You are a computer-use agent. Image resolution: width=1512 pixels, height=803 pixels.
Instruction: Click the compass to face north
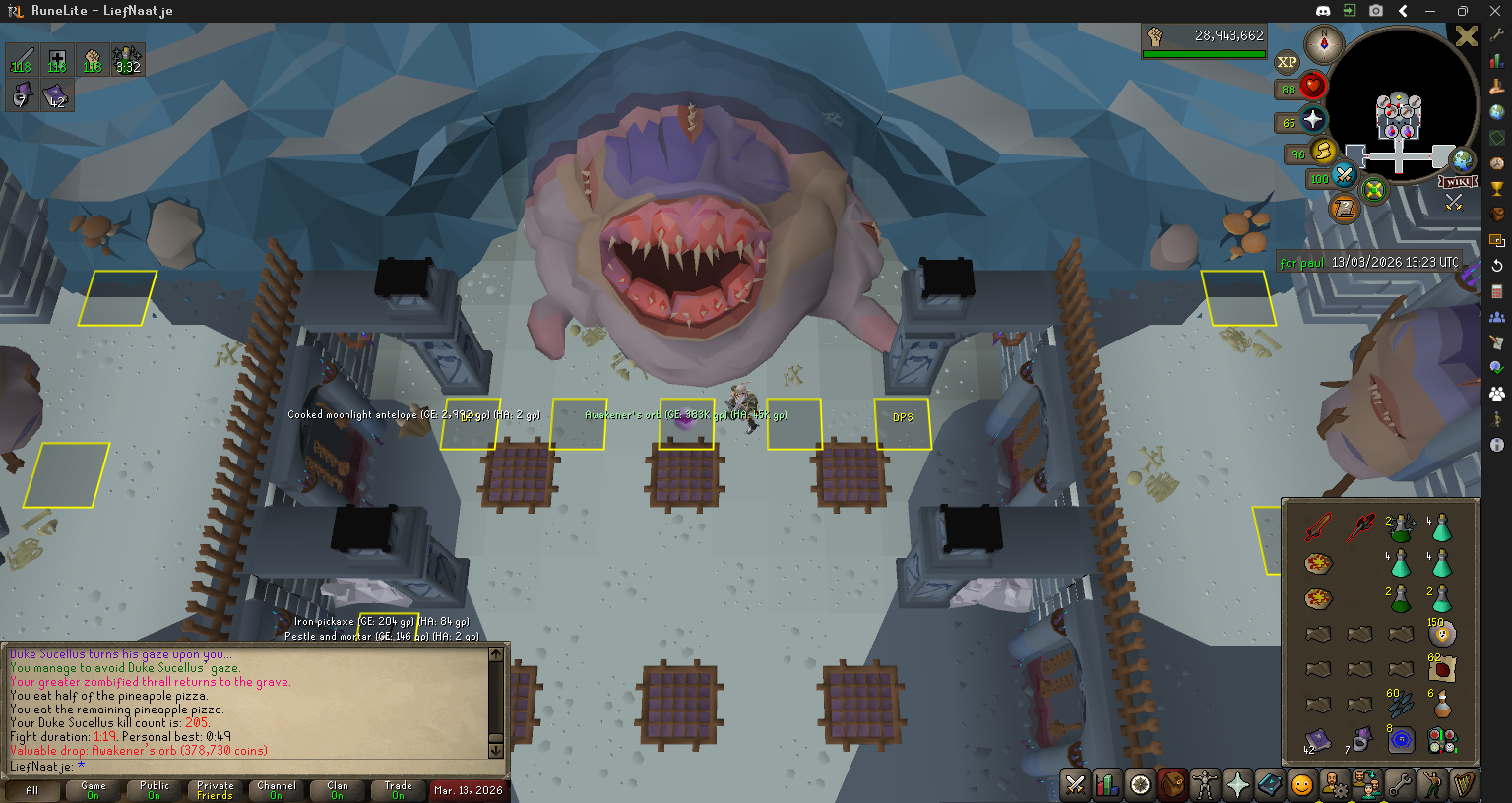1324,43
